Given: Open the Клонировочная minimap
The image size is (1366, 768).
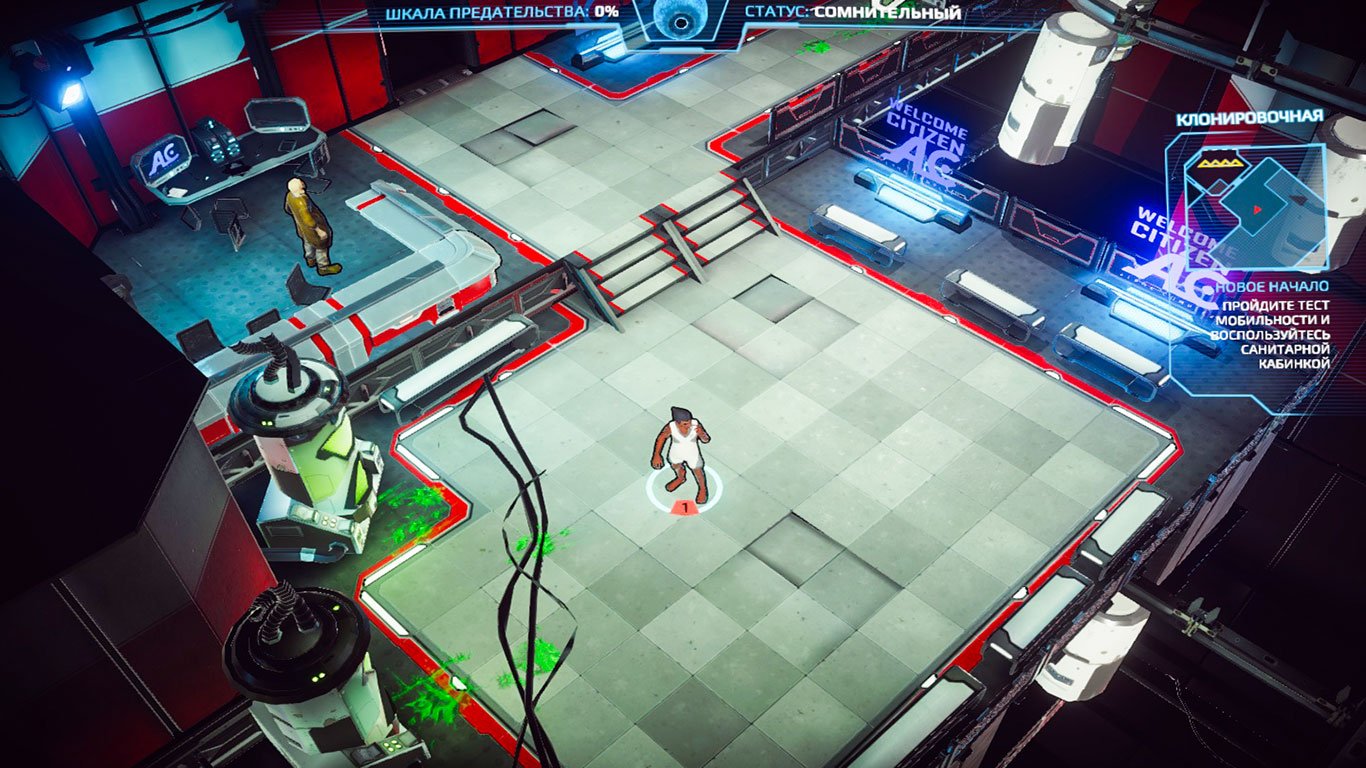Looking at the screenshot, I should (x=1252, y=207).
